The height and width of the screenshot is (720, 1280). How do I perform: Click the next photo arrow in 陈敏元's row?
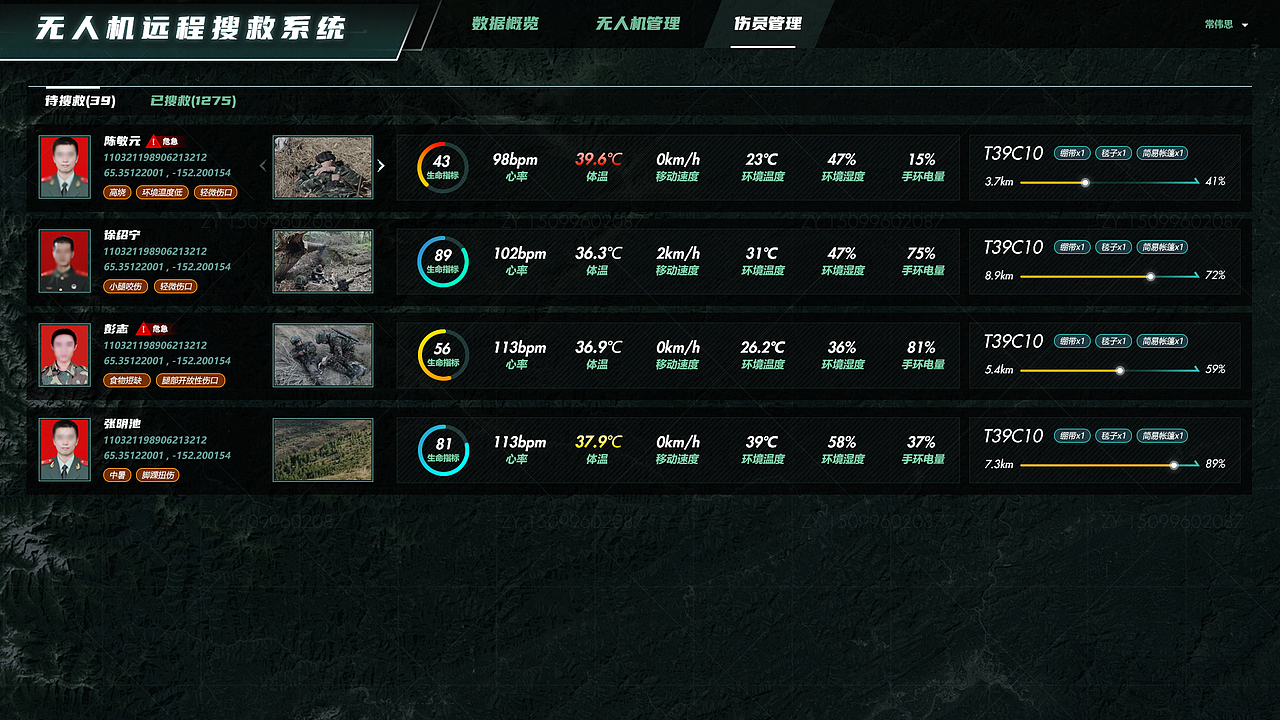point(380,166)
